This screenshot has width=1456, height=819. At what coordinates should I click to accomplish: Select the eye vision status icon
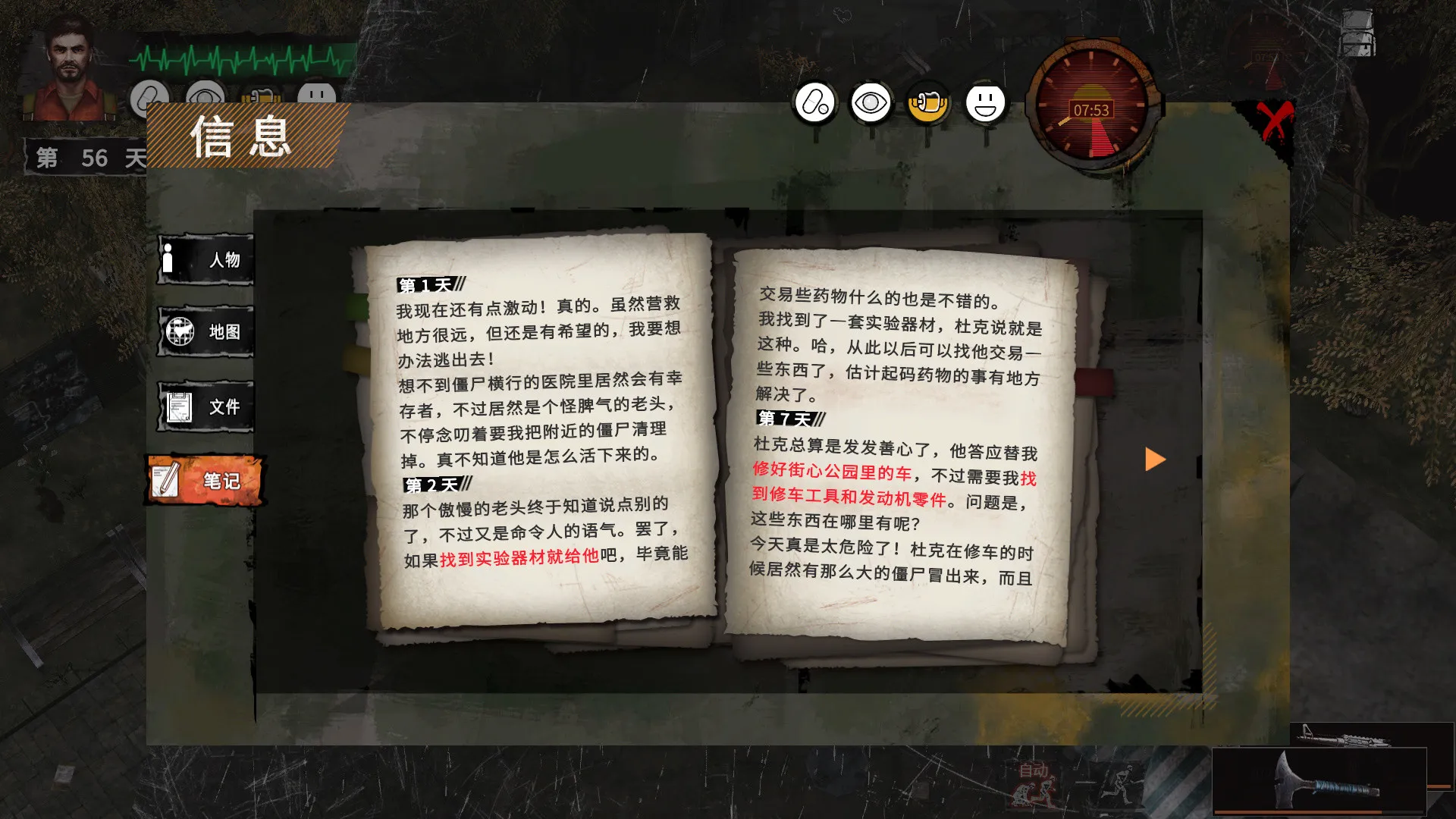[871, 102]
